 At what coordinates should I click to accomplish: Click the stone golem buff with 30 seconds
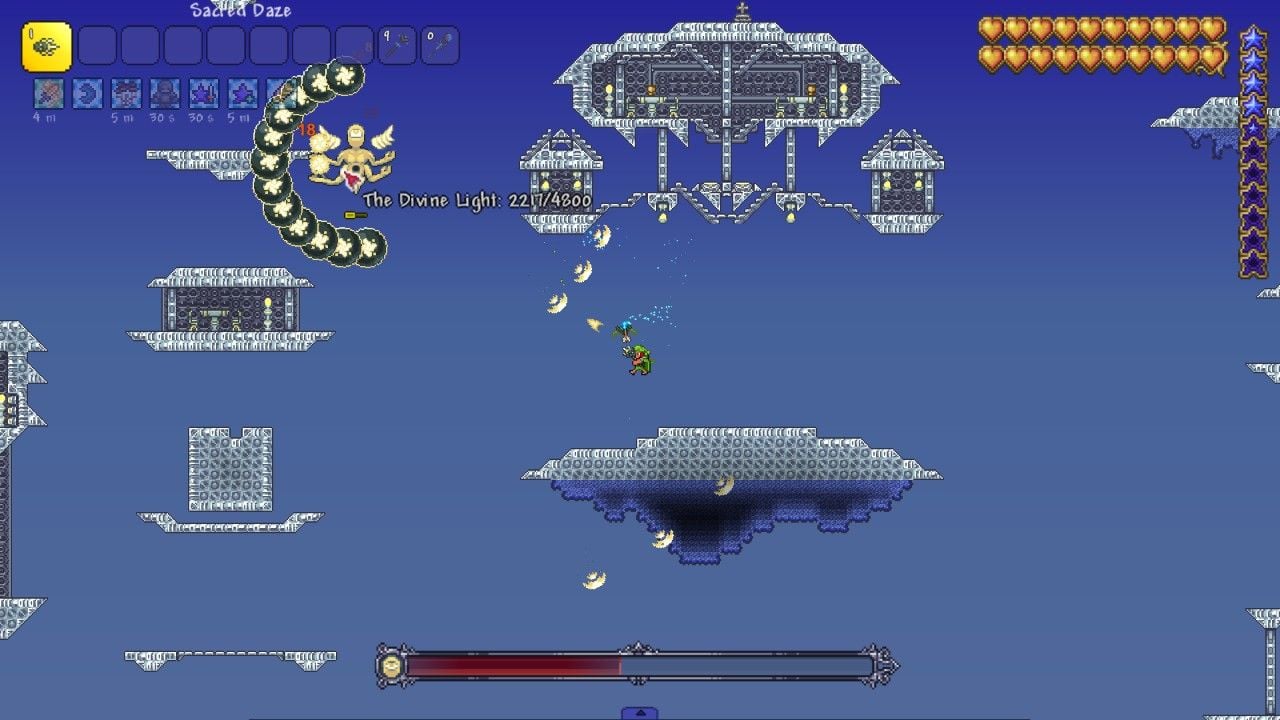[165, 93]
